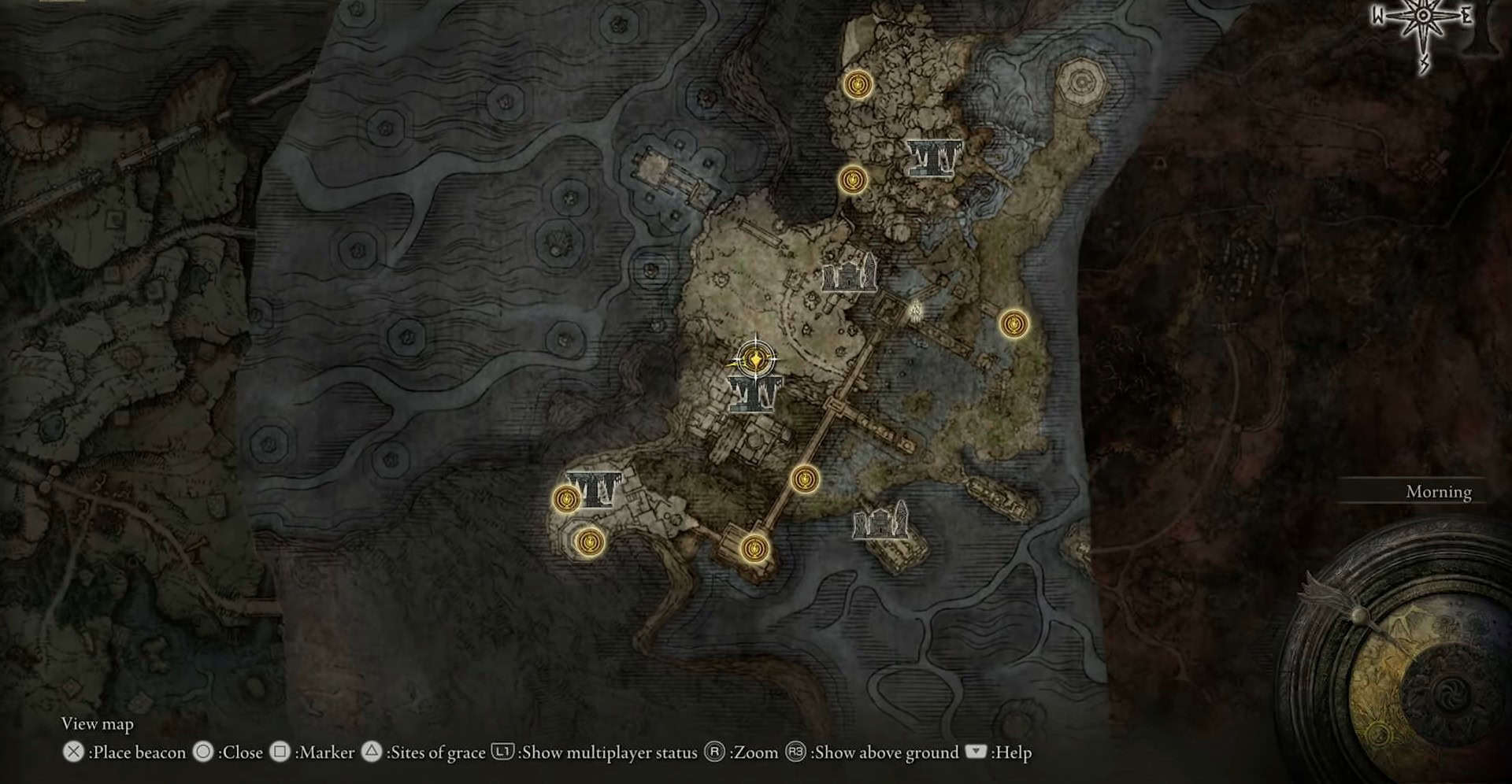The height and width of the screenshot is (784, 1512).
Task: Select the lone grace marker on the eastern shore
Action: (1013, 324)
